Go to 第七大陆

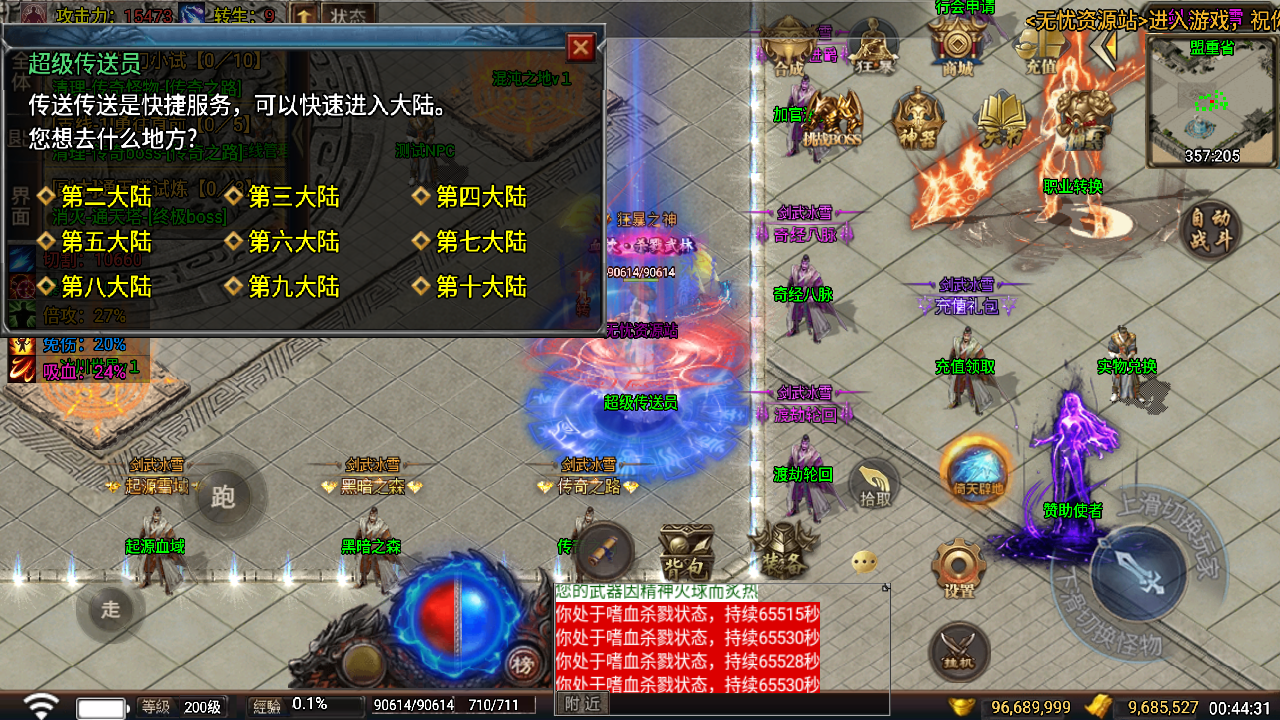tap(481, 242)
